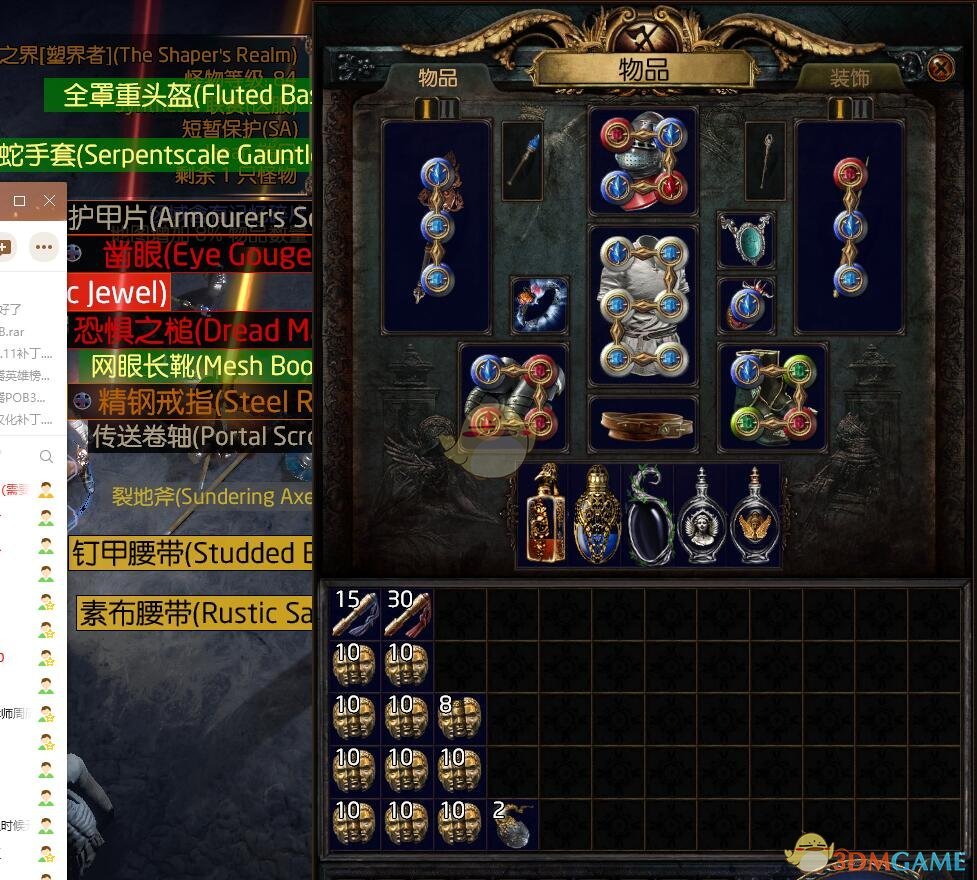Viewport: 977px width, 880px height.
Task: Select the stack of 30 scrolls
Action: tap(407, 613)
